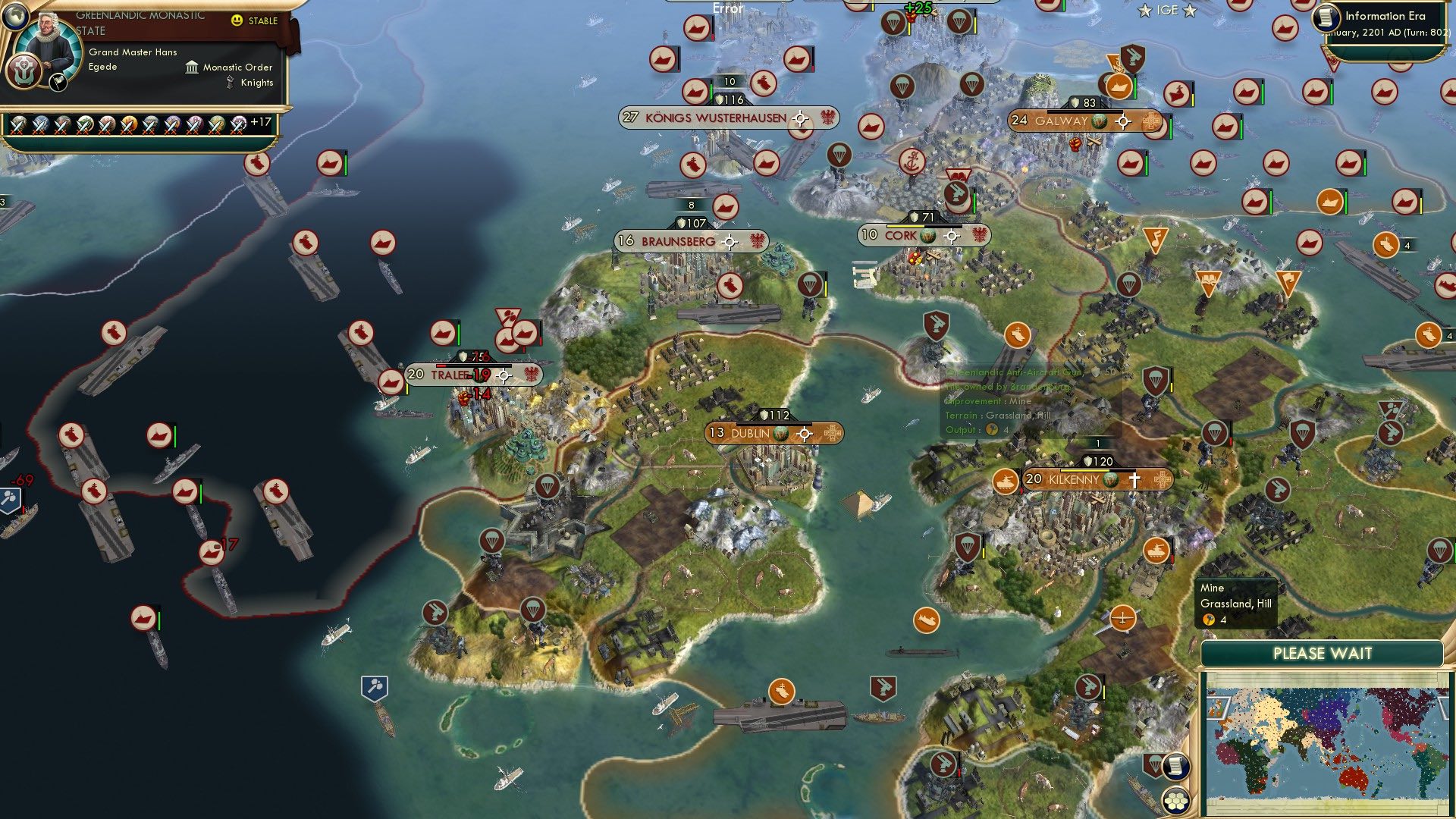This screenshot has height=819, width=1456.
Task: Click the STABLE smiley status indicator
Action: coord(237,21)
